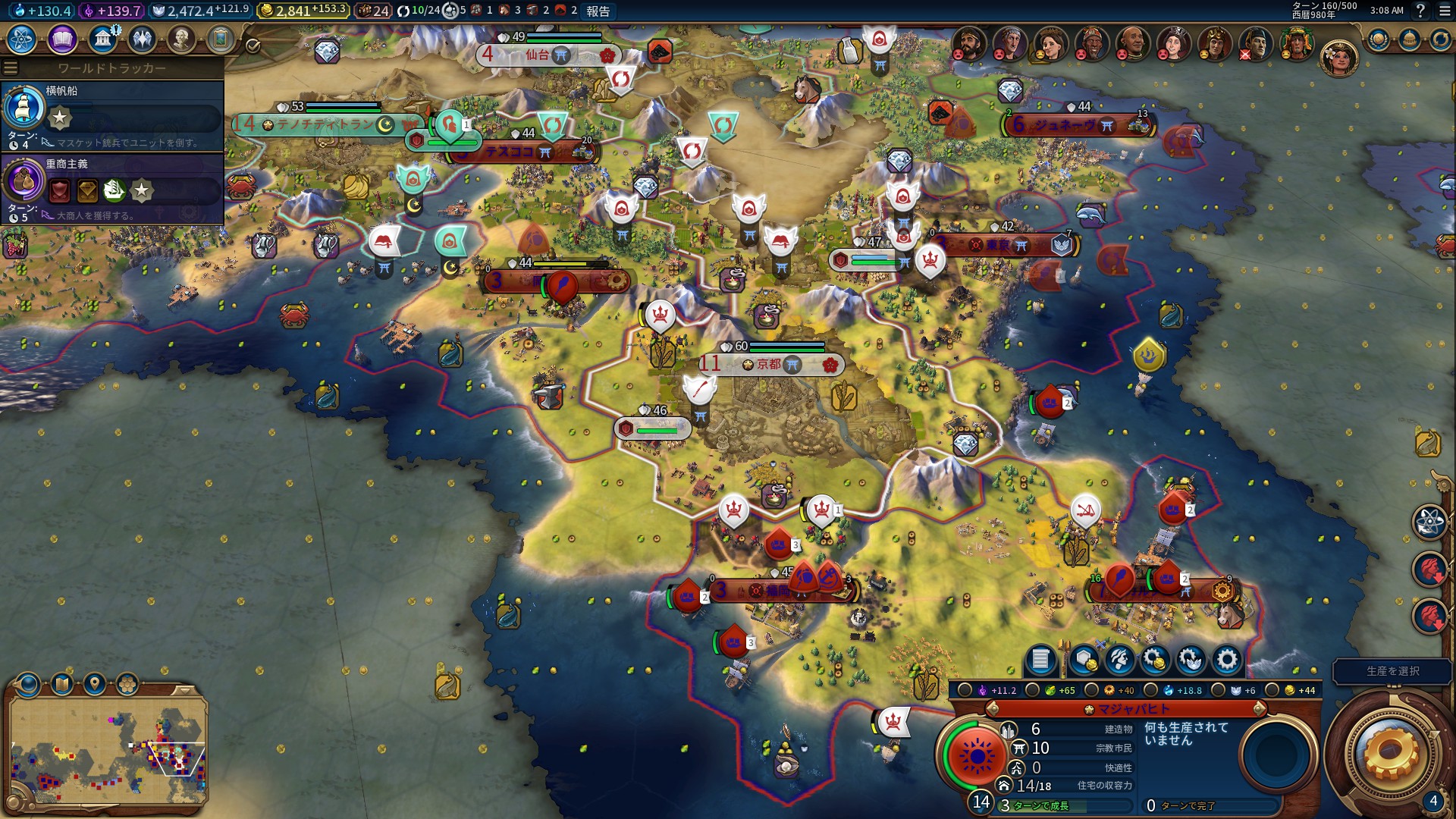1456x819 pixels.
Task: Open the government building icon
Action: 102,39
